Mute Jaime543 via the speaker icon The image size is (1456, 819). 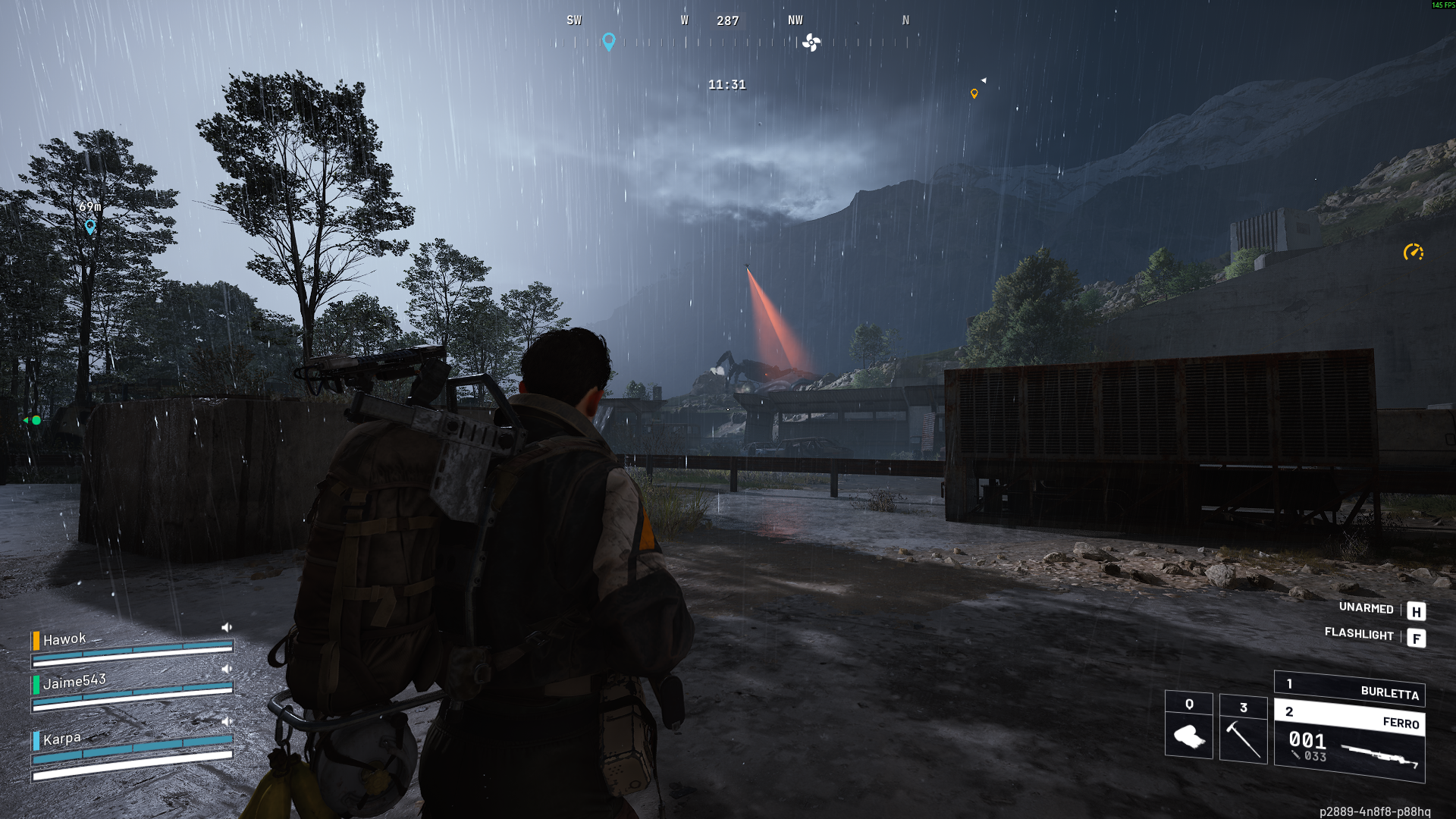coord(226,669)
